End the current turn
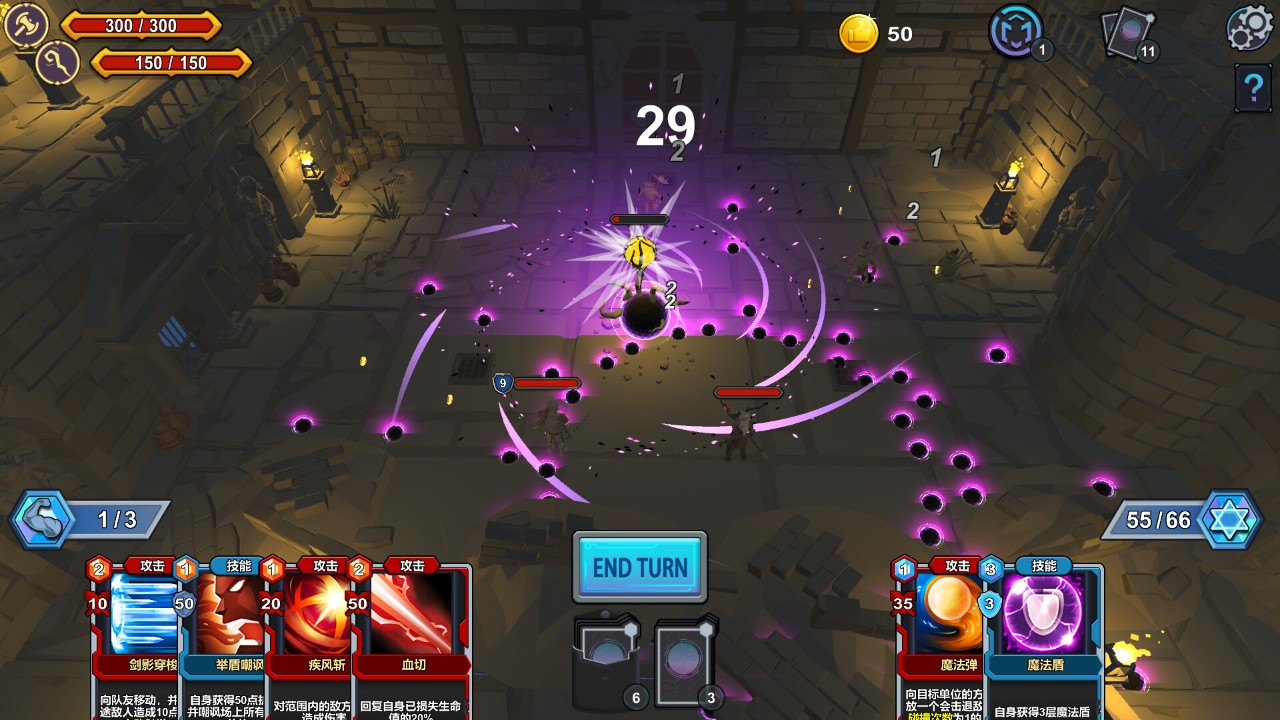Image resolution: width=1280 pixels, height=720 pixels. pyautogui.click(x=640, y=567)
